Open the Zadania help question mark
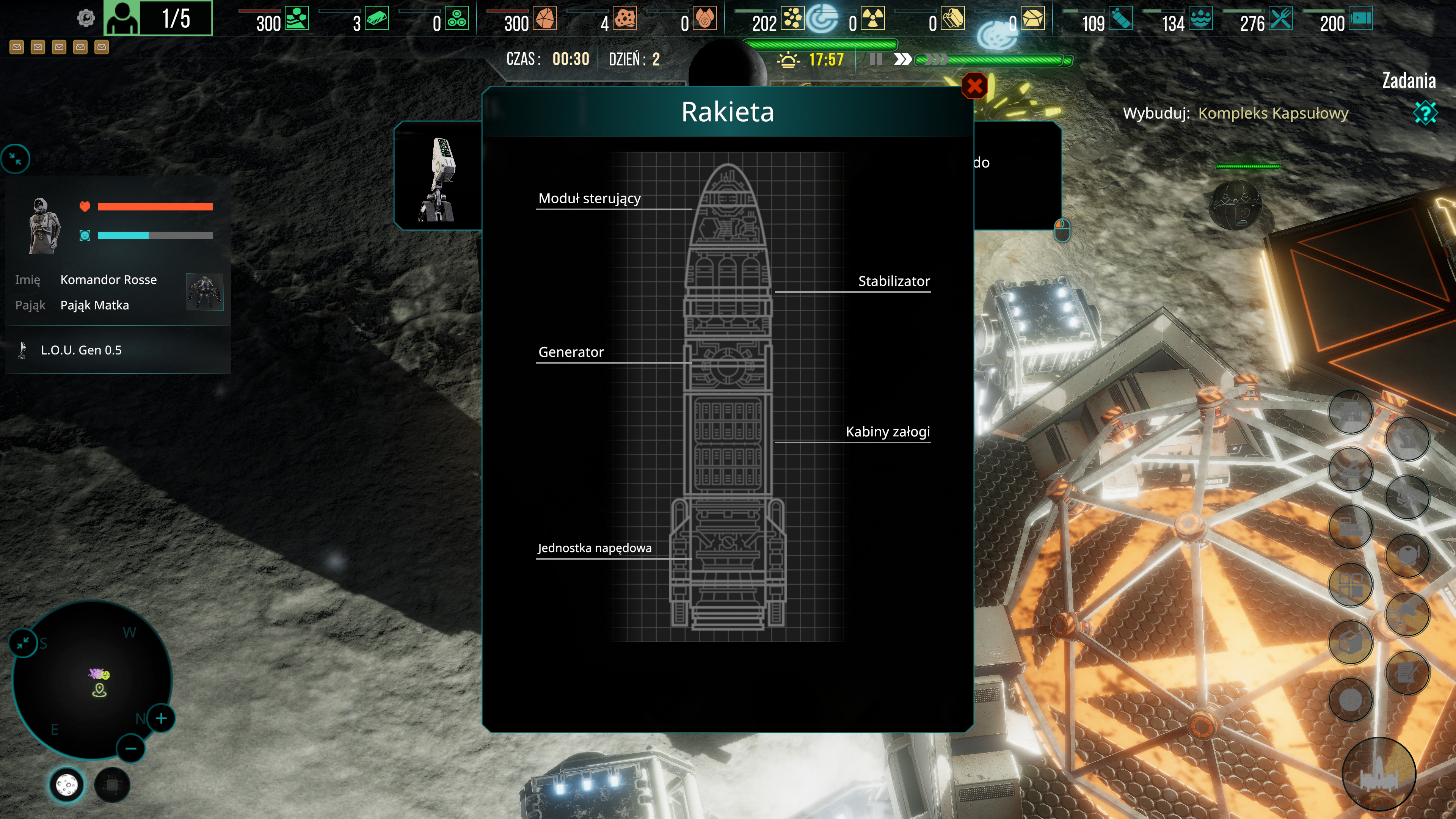Viewport: 1456px width, 819px height. pyautogui.click(x=1425, y=113)
